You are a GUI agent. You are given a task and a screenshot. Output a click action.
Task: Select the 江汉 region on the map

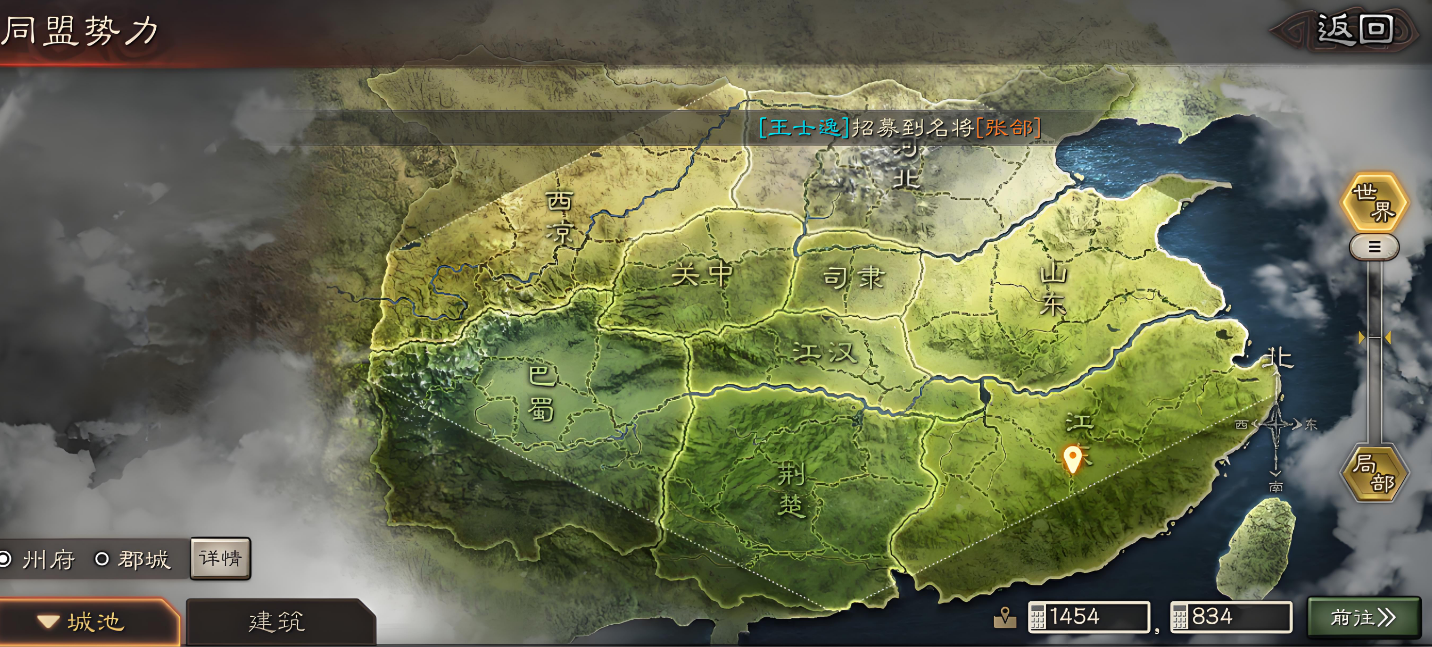(825, 351)
